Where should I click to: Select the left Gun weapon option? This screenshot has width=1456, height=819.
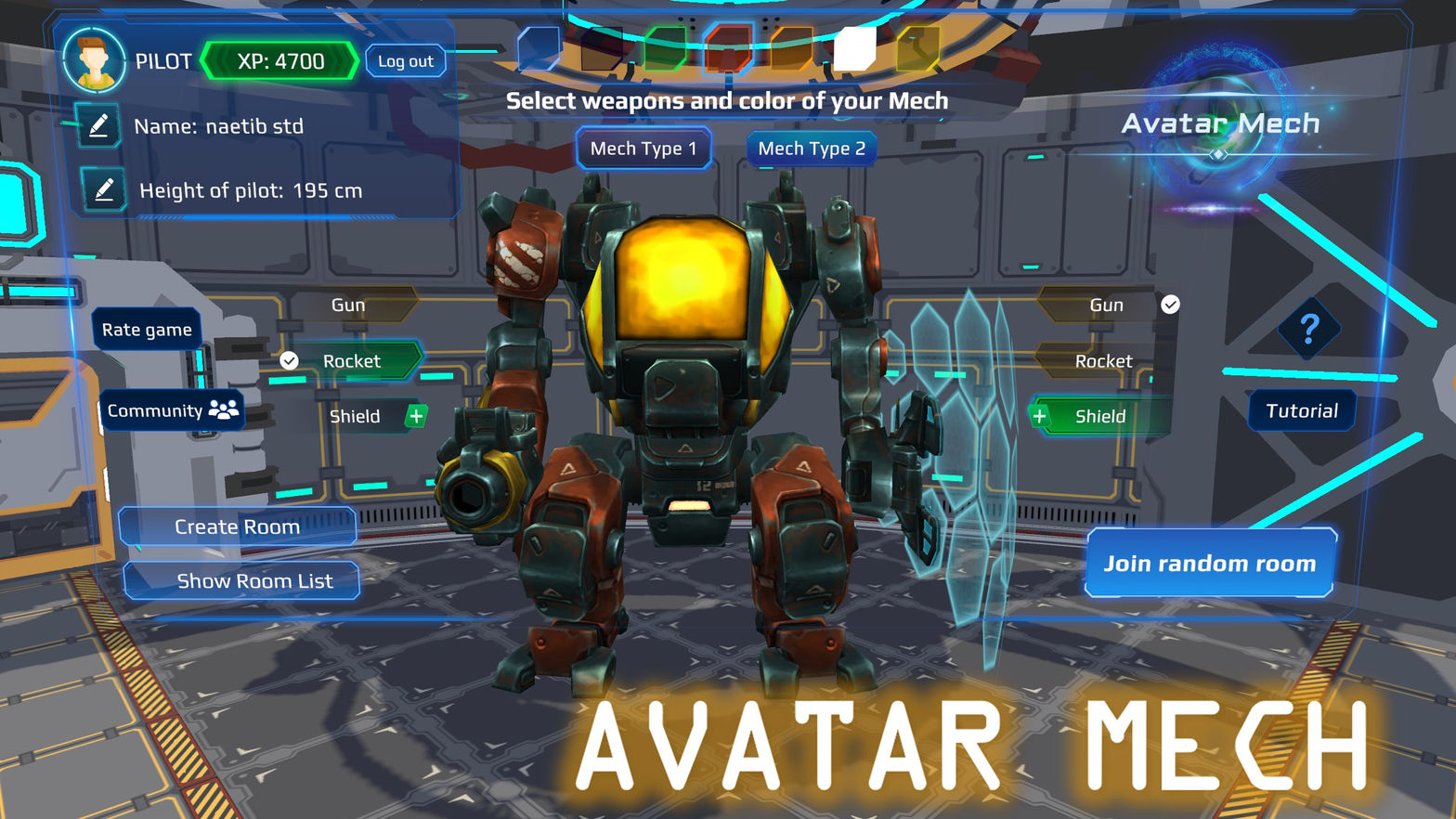[x=347, y=305]
